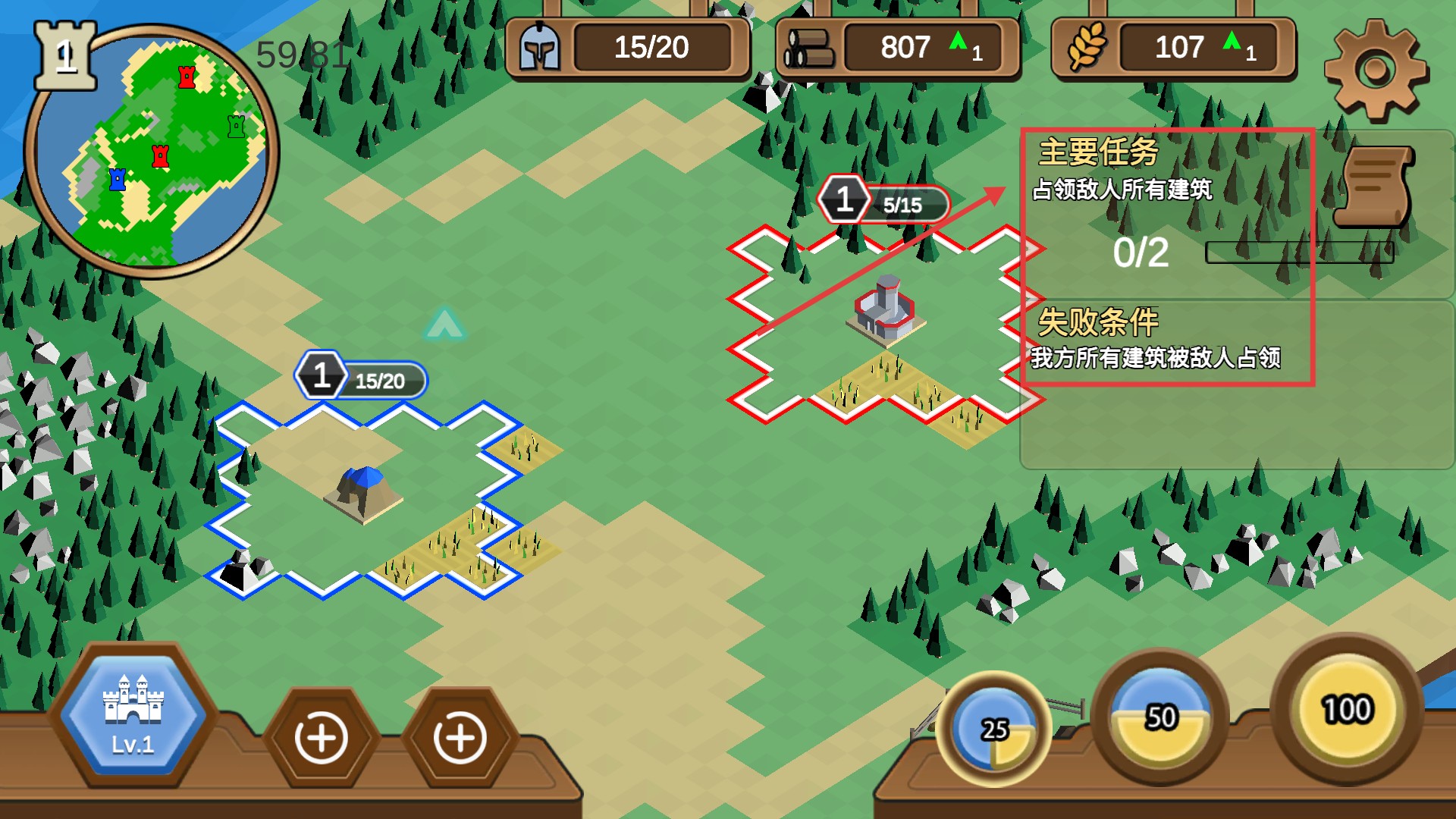The image size is (1456, 819).
Task: Click the castle rank icon above minimap
Action: (x=66, y=55)
